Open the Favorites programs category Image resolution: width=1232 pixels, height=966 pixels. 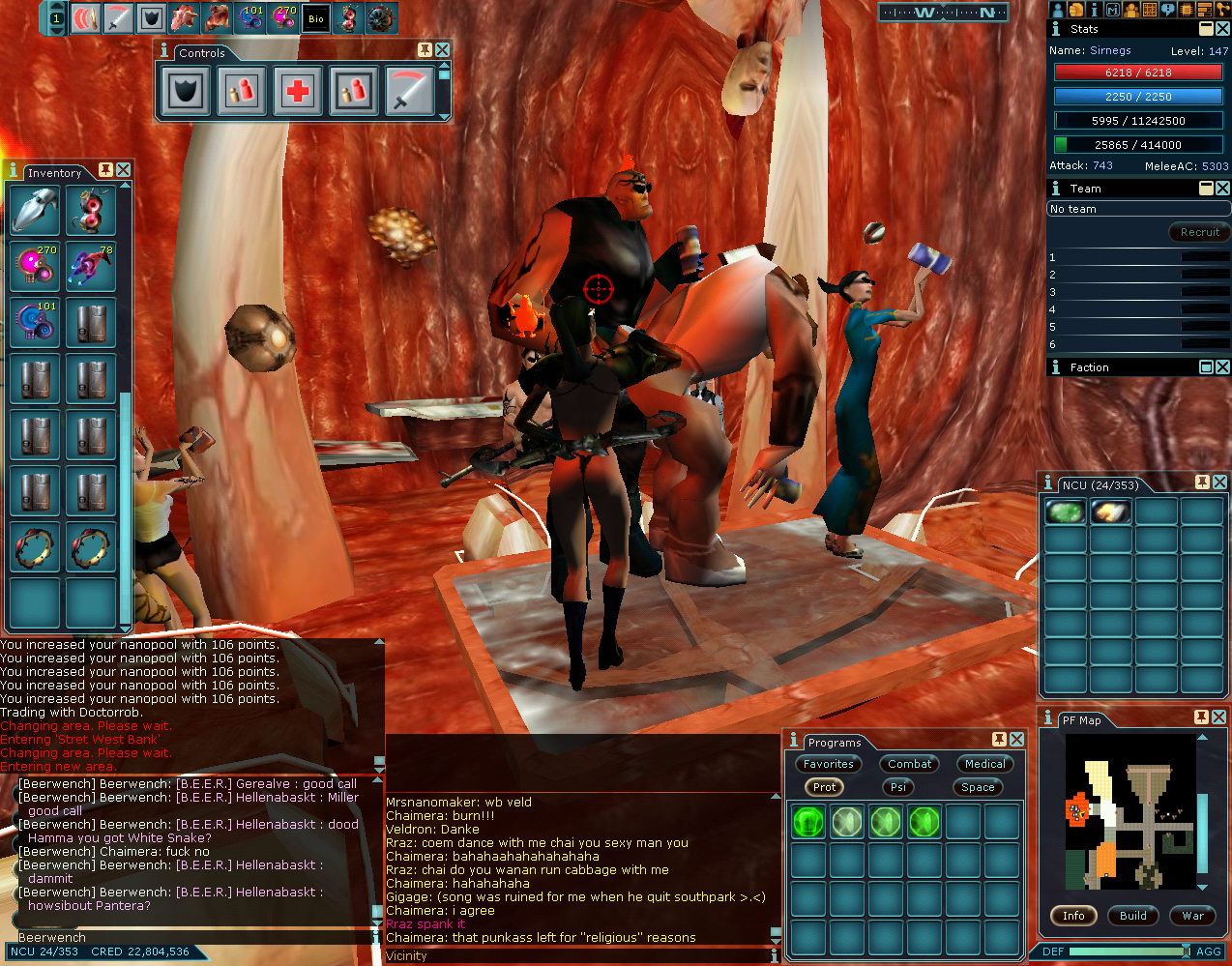pyautogui.click(x=828, y=764)
